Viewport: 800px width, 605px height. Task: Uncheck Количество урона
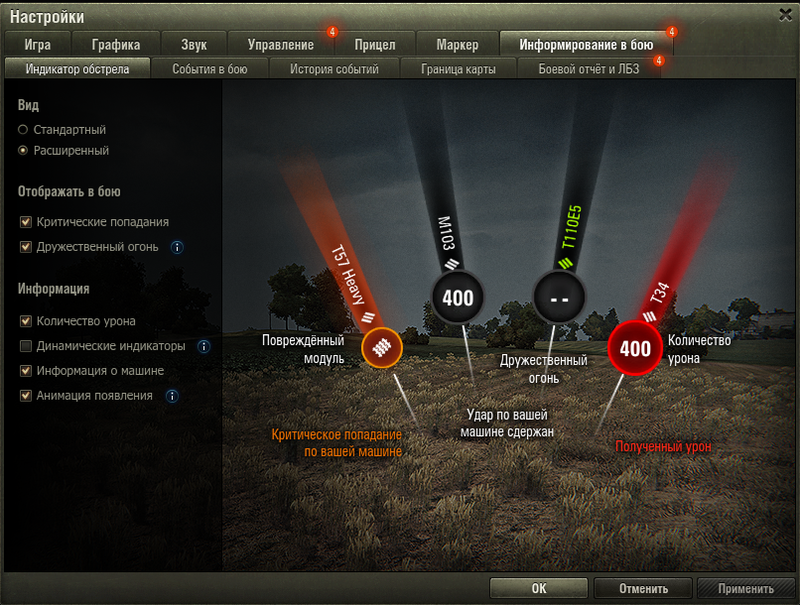[x=25, y=321]
